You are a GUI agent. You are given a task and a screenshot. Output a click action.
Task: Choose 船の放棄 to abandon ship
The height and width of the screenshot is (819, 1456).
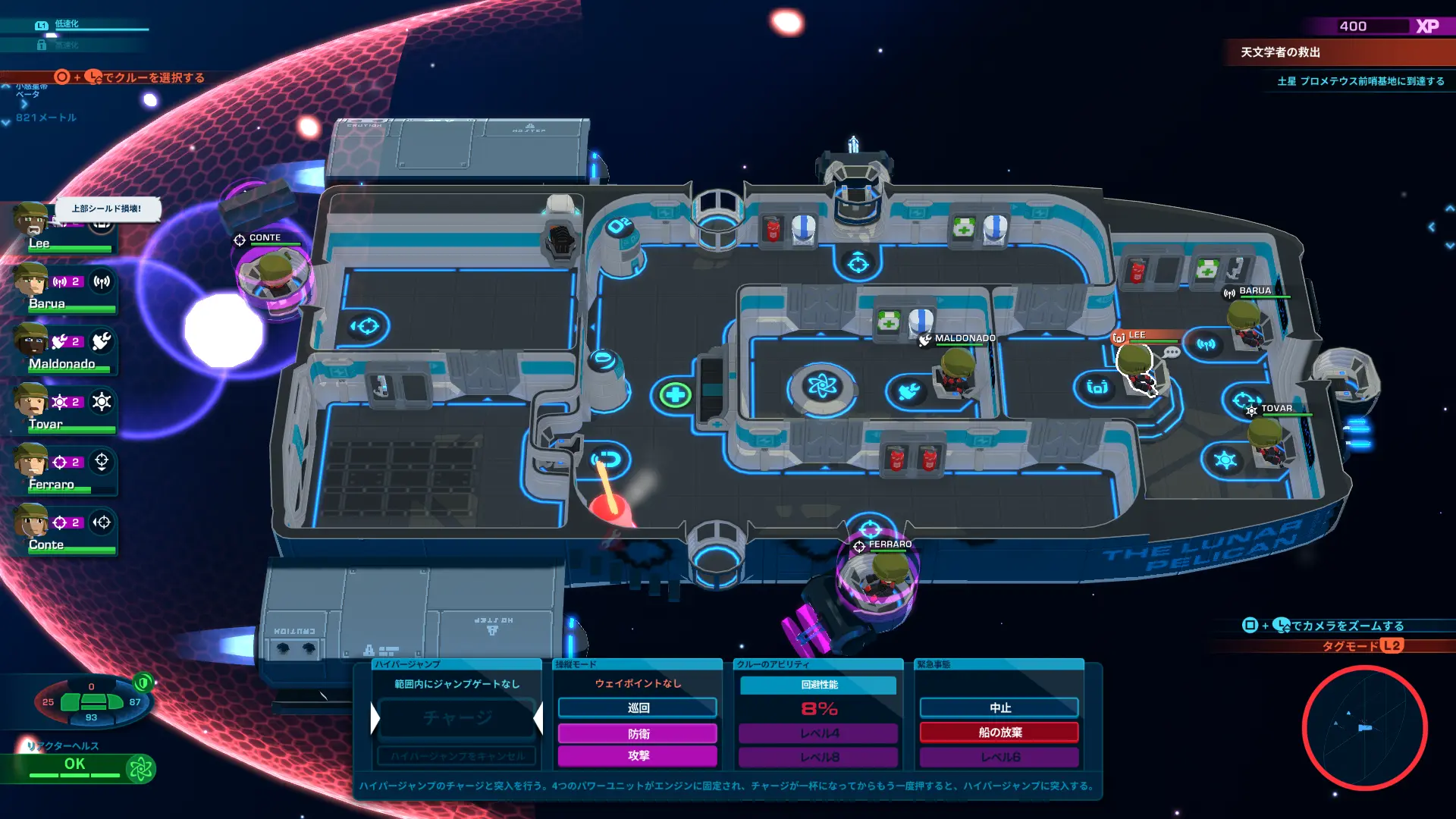pyautogui.click(x=999, y=733)
